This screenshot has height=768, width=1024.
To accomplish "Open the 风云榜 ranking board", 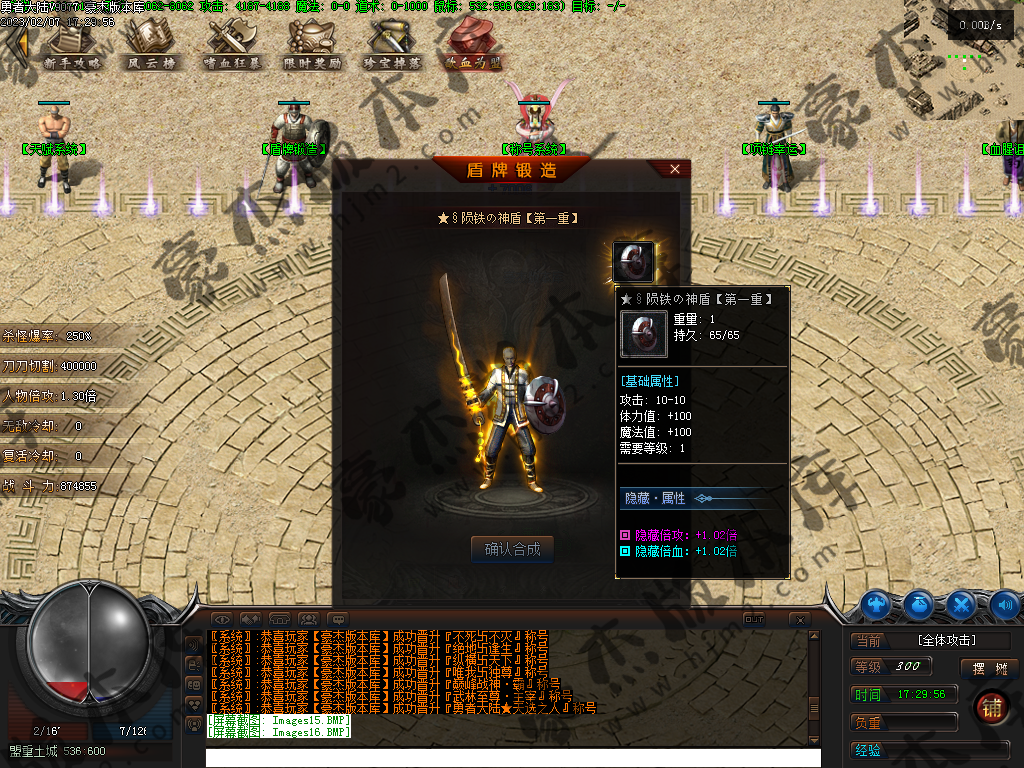I will point(151,45).
